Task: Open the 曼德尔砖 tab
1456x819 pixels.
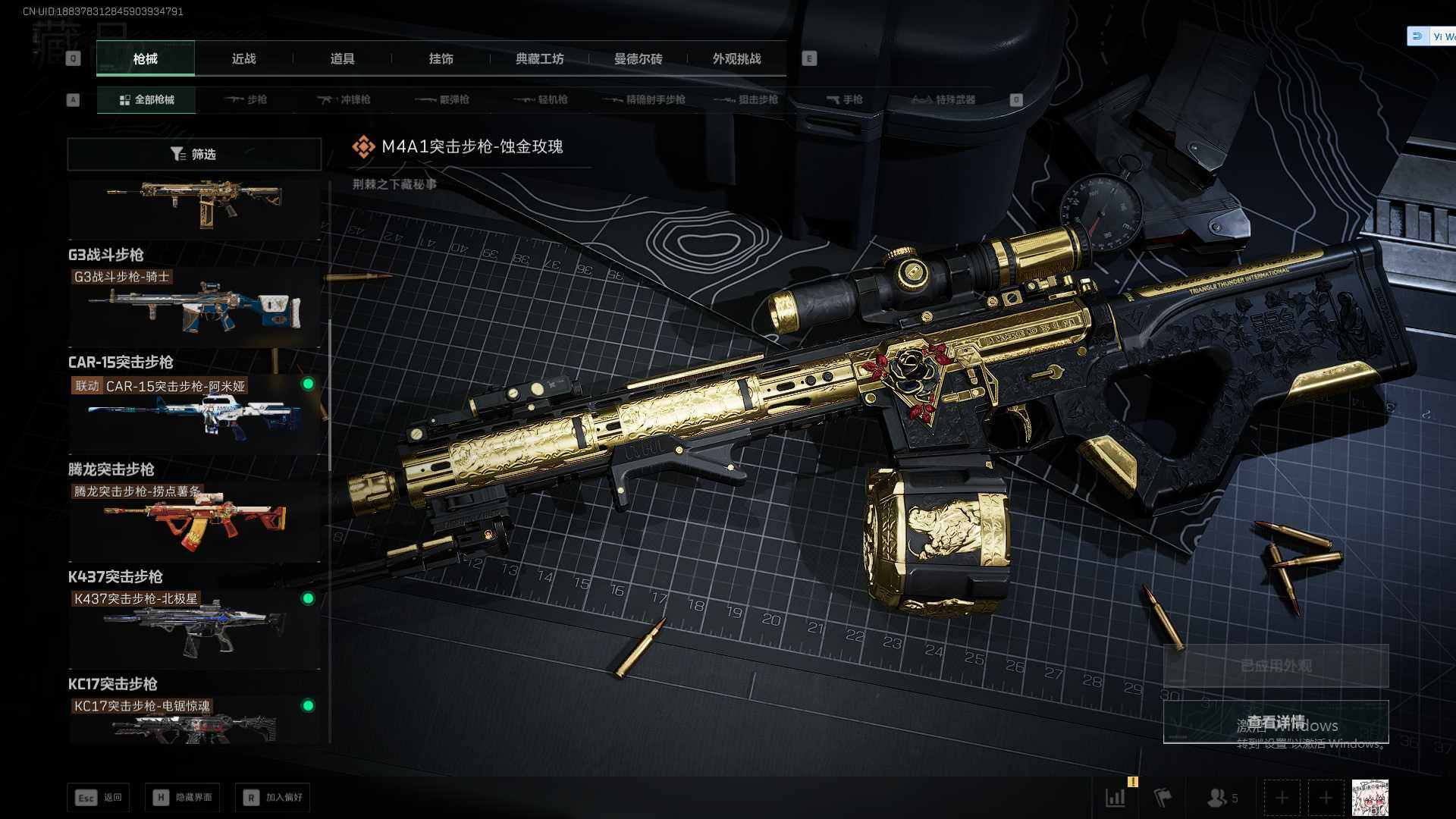Action: click(638, 58)
